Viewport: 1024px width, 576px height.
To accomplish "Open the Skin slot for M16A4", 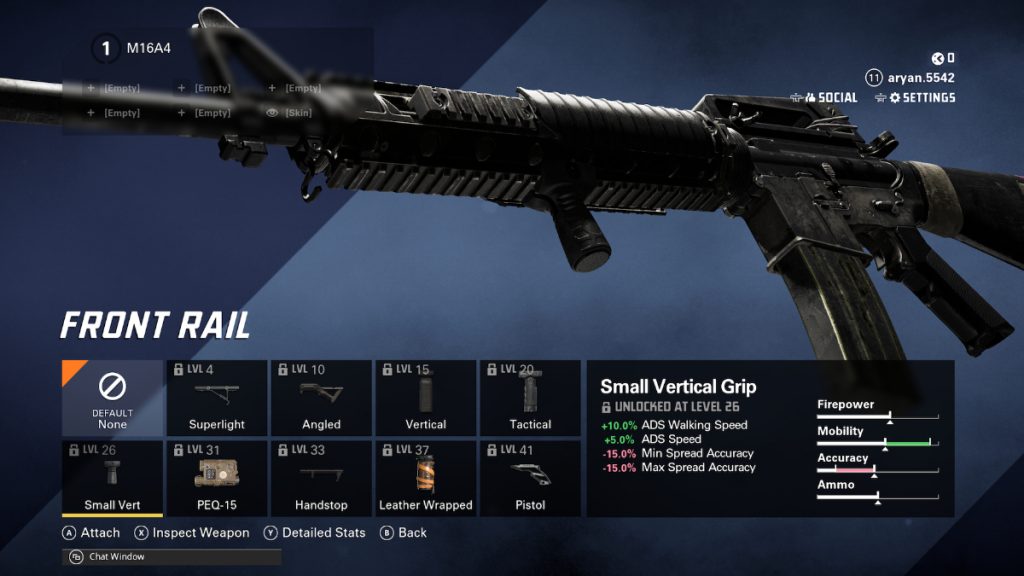I will (290, 113).
